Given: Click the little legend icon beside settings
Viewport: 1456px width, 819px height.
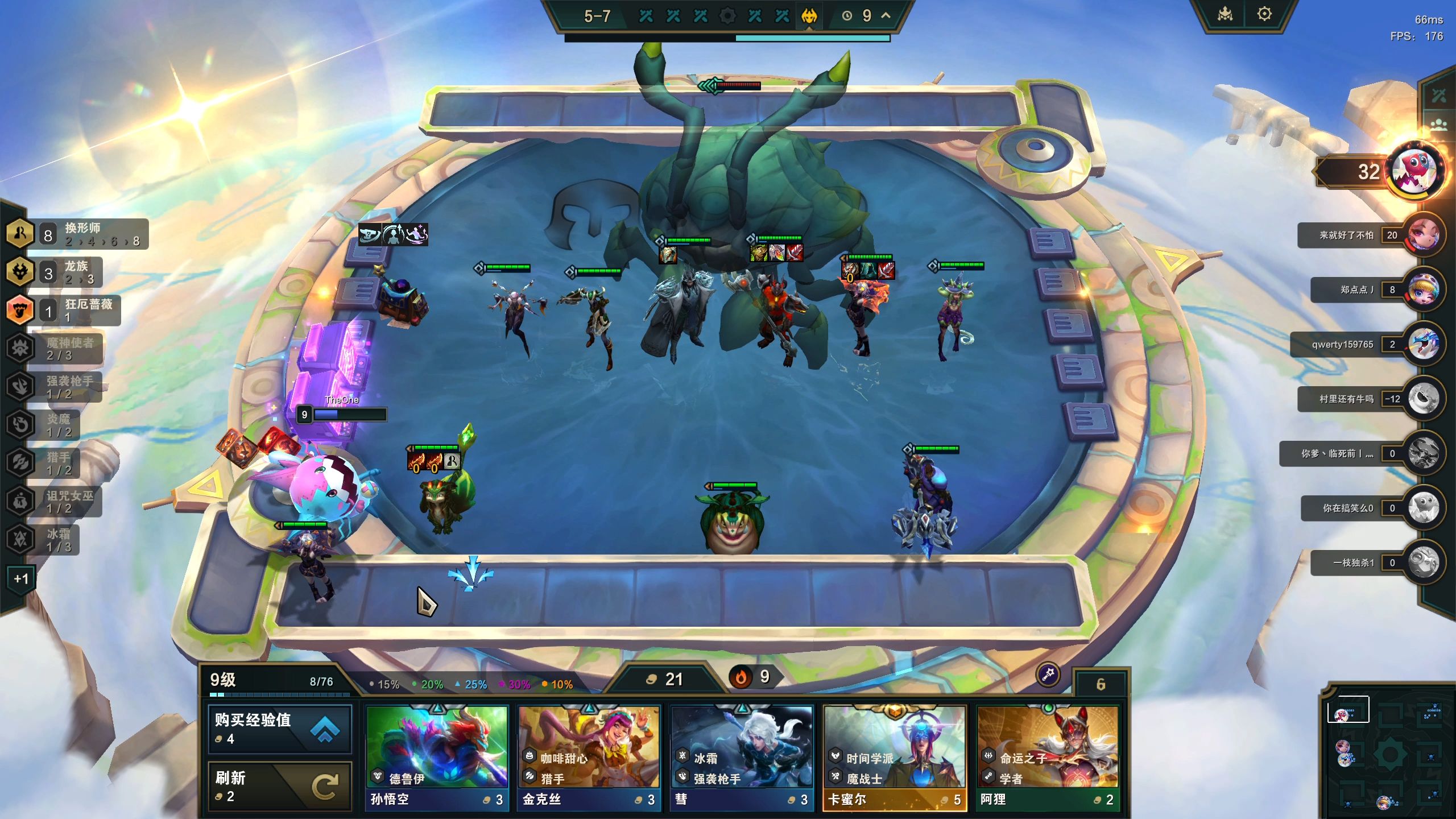Looking at the screenshot, I should [x=1225, y=14].
